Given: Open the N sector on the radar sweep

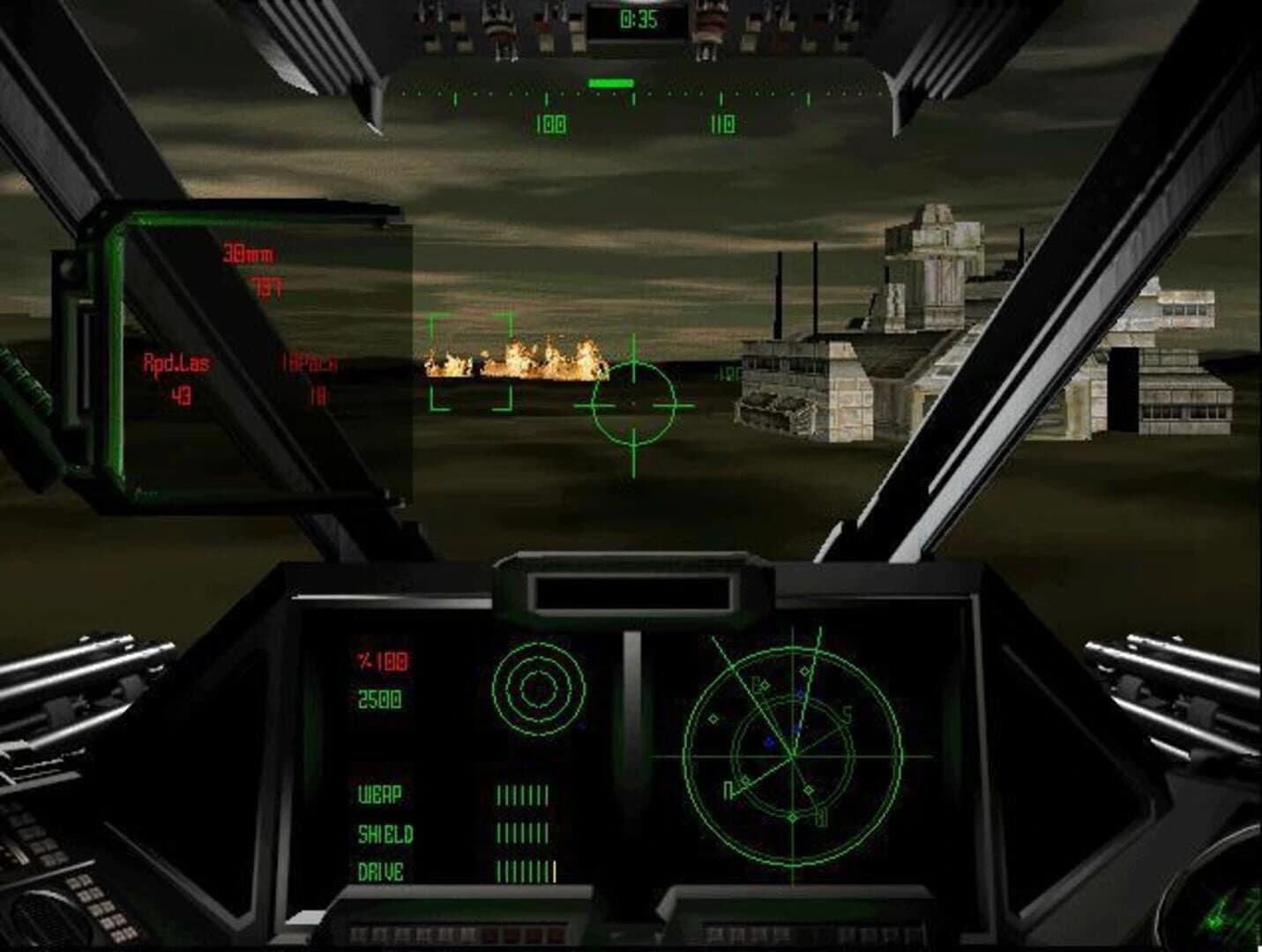Looking at the screenshot, I should point(729,787).
